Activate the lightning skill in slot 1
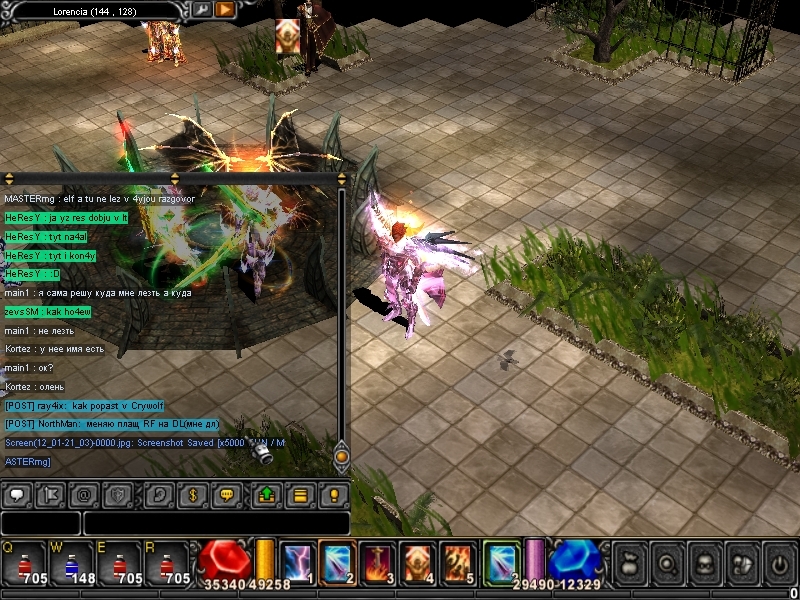Viewport: 800px width, 600px height. (297, 561)
